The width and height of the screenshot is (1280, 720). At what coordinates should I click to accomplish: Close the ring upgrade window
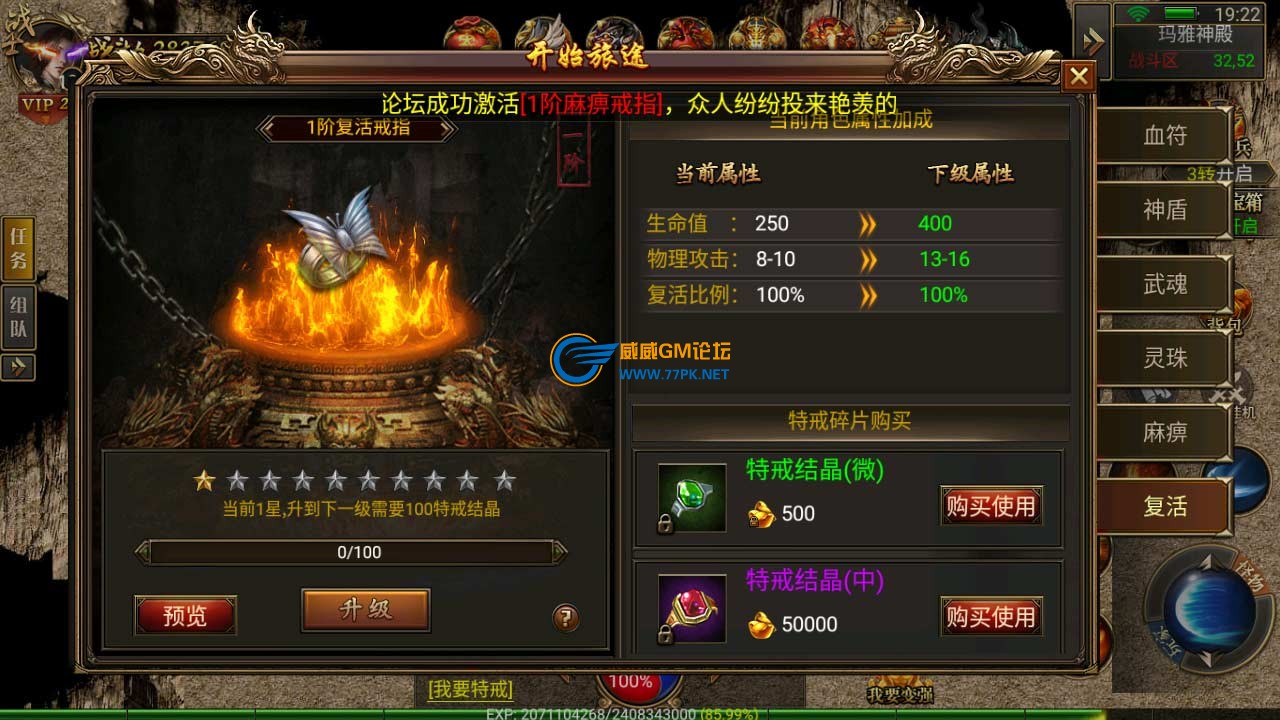1078,76
